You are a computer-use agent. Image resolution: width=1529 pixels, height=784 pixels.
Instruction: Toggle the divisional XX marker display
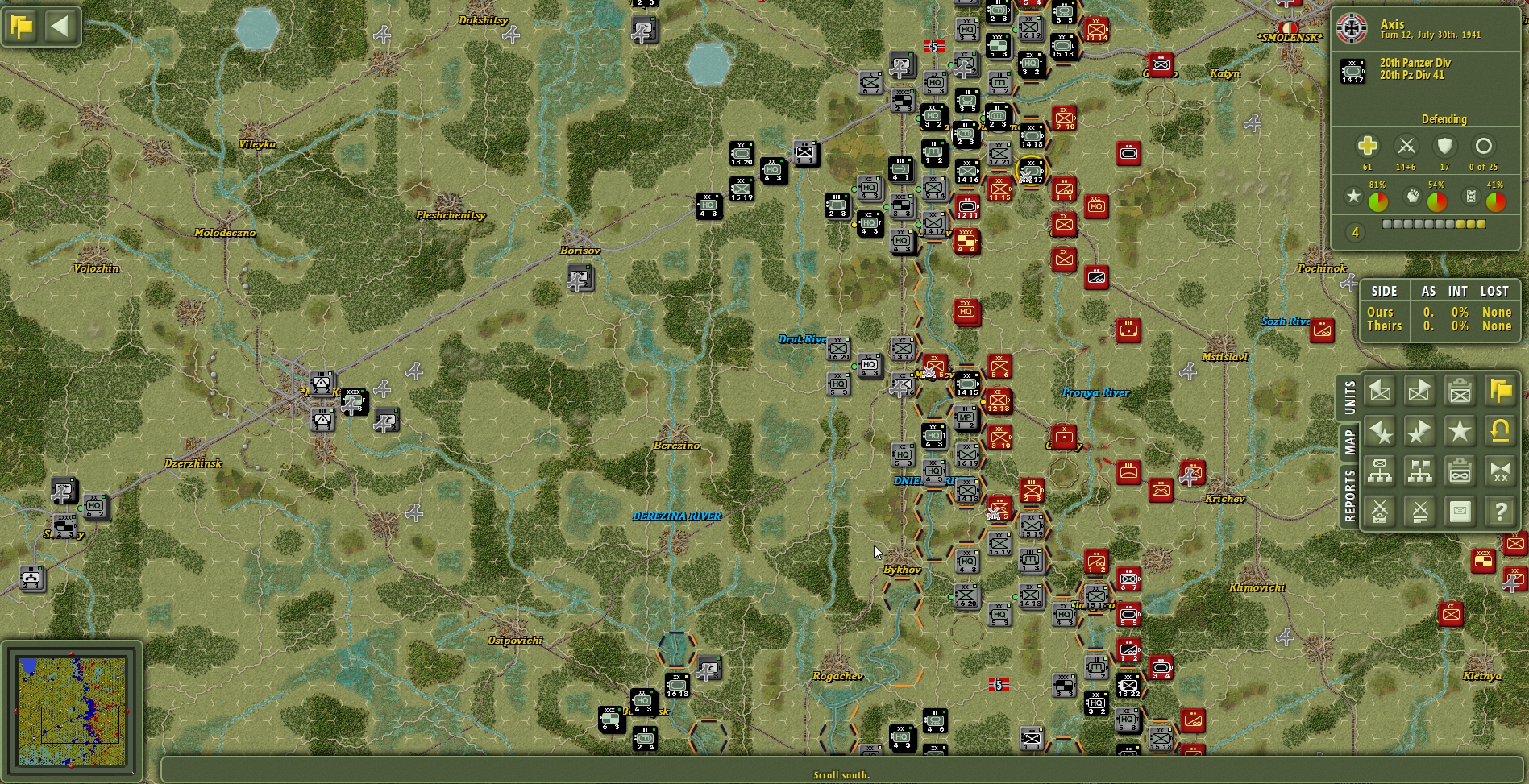pyautogui.click(x=1501, y=471)
